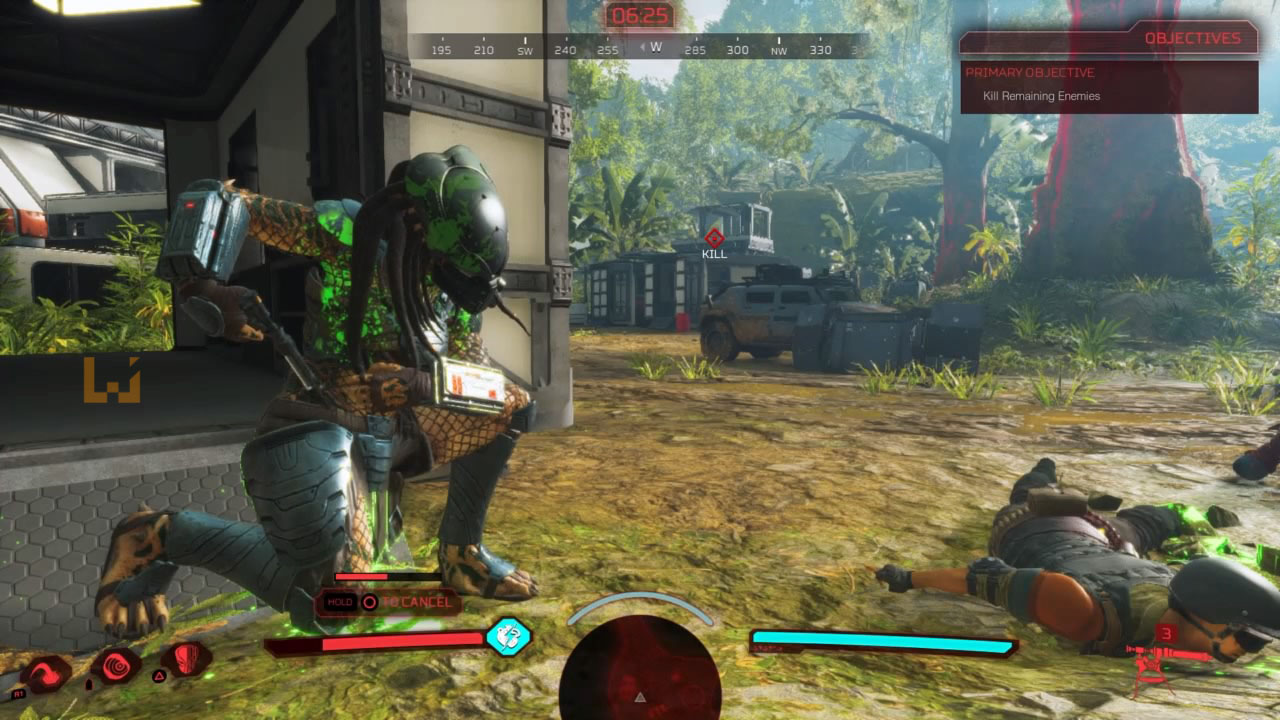Image resolution: width=1280 pixels, height=720 pixels.
Task: Select the Kill Remaining Enemies objective
Action: pyautogui.click(x=1041, y=96)
